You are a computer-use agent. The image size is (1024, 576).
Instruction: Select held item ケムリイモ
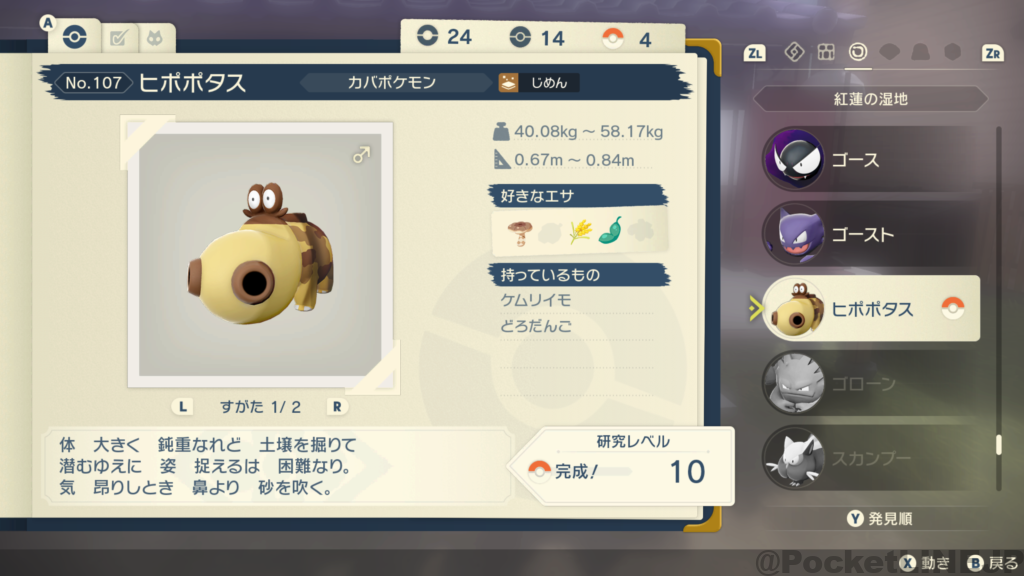coord(536,300)
